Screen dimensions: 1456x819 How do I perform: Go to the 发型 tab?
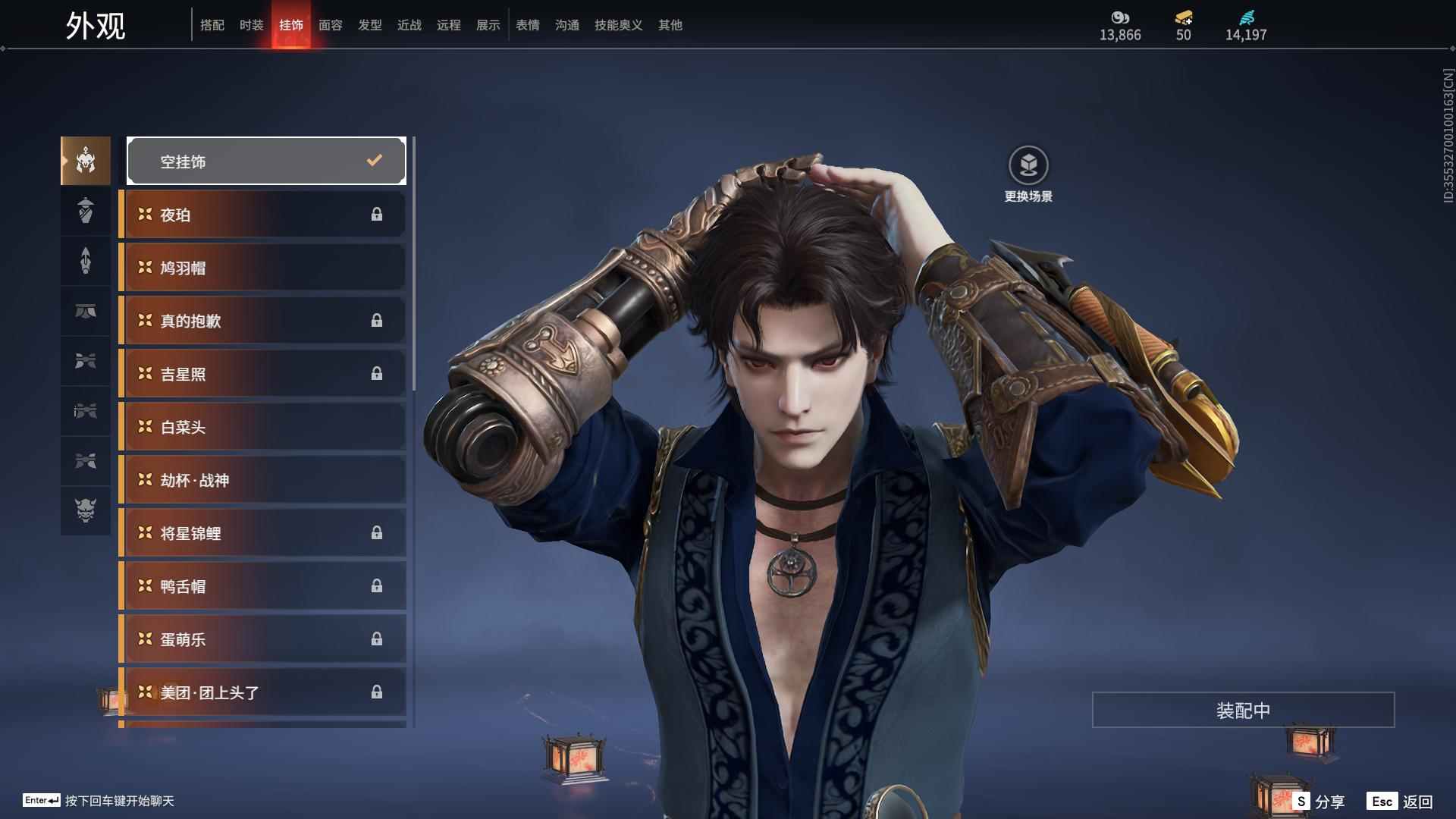369,25
